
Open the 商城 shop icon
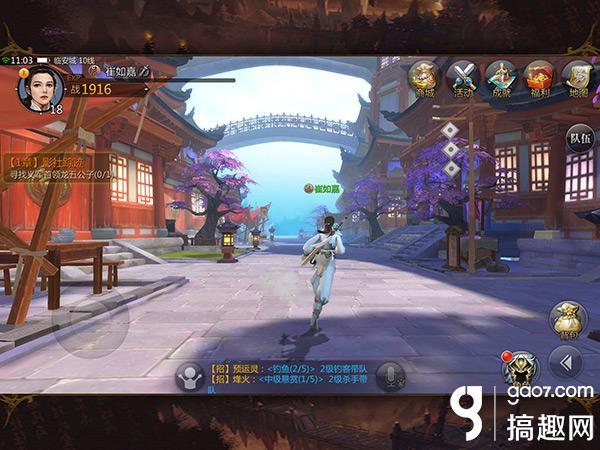pyautogui.click(x=424, y=77)
